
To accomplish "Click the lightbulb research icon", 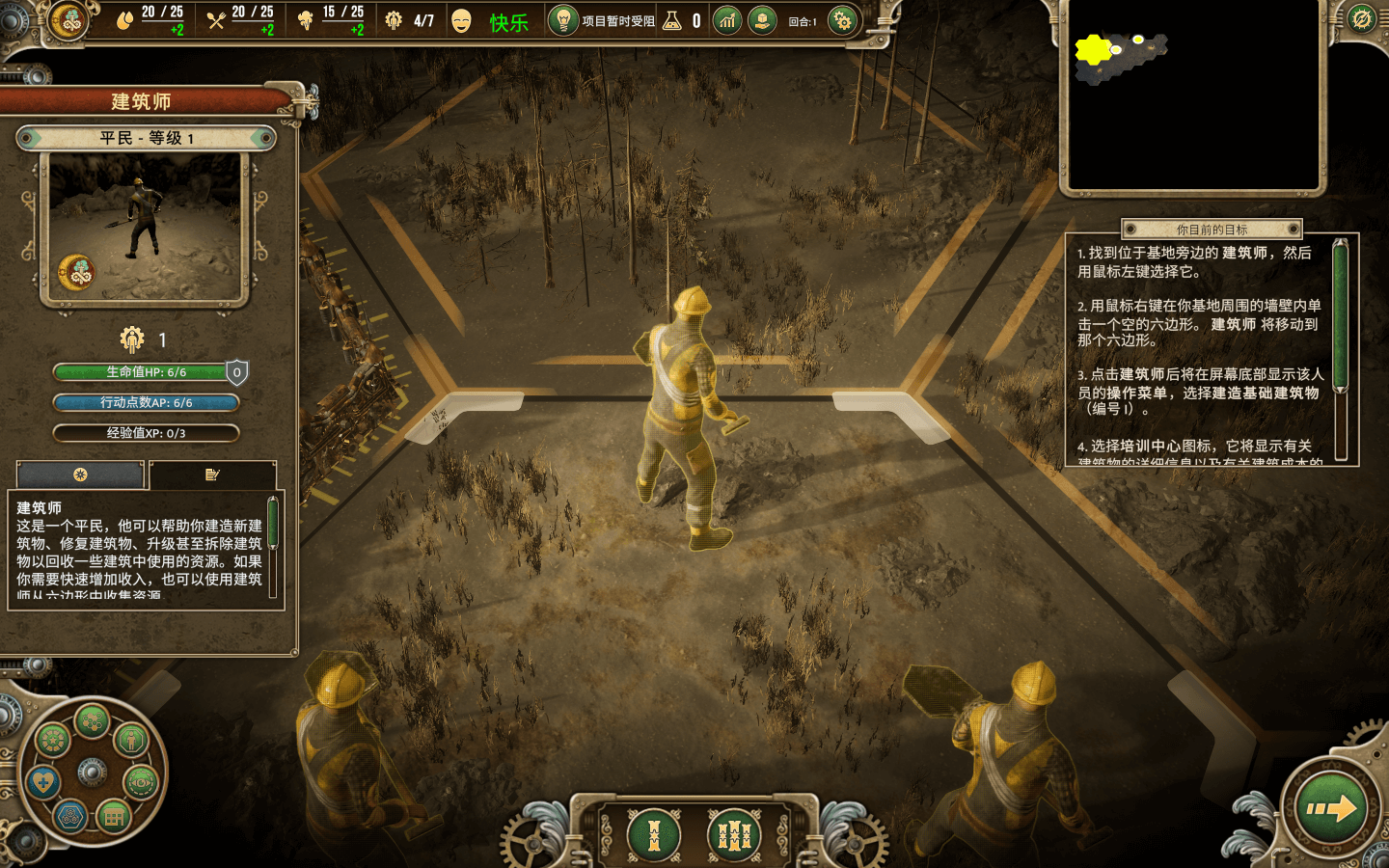I will 562,20.
